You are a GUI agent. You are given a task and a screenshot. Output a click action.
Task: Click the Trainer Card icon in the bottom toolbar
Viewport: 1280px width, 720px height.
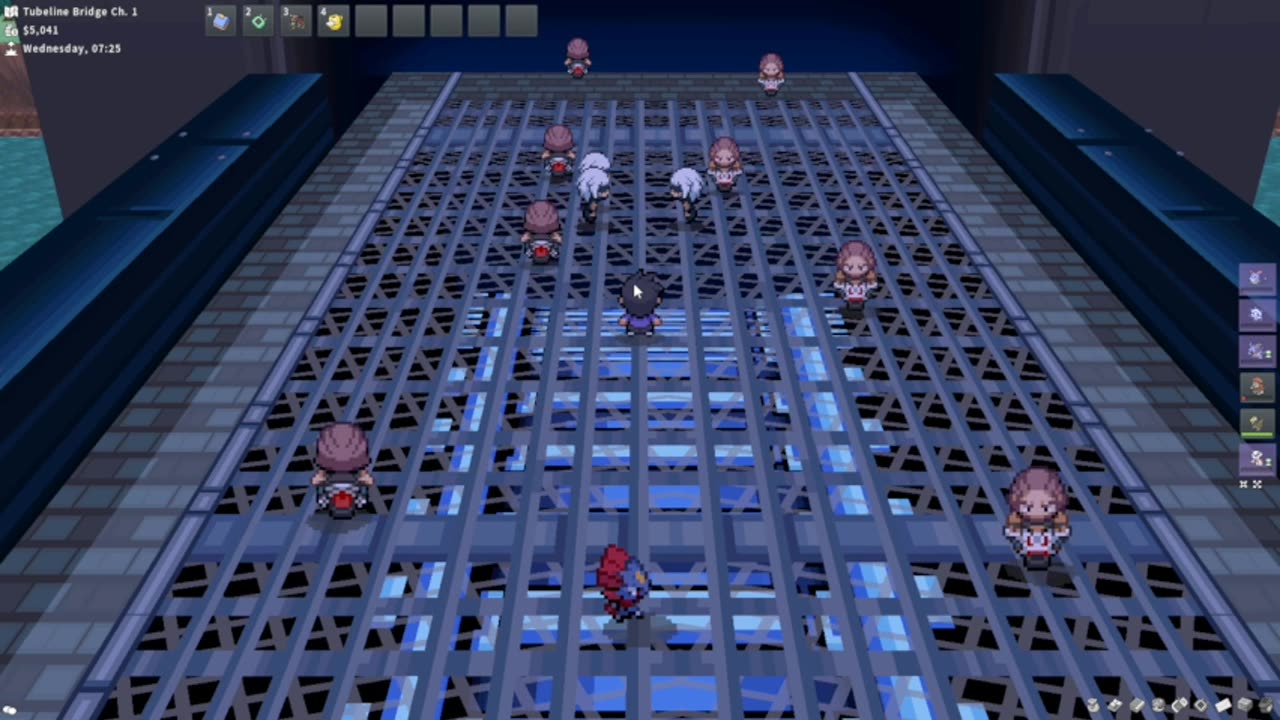tap(1137, 706)
